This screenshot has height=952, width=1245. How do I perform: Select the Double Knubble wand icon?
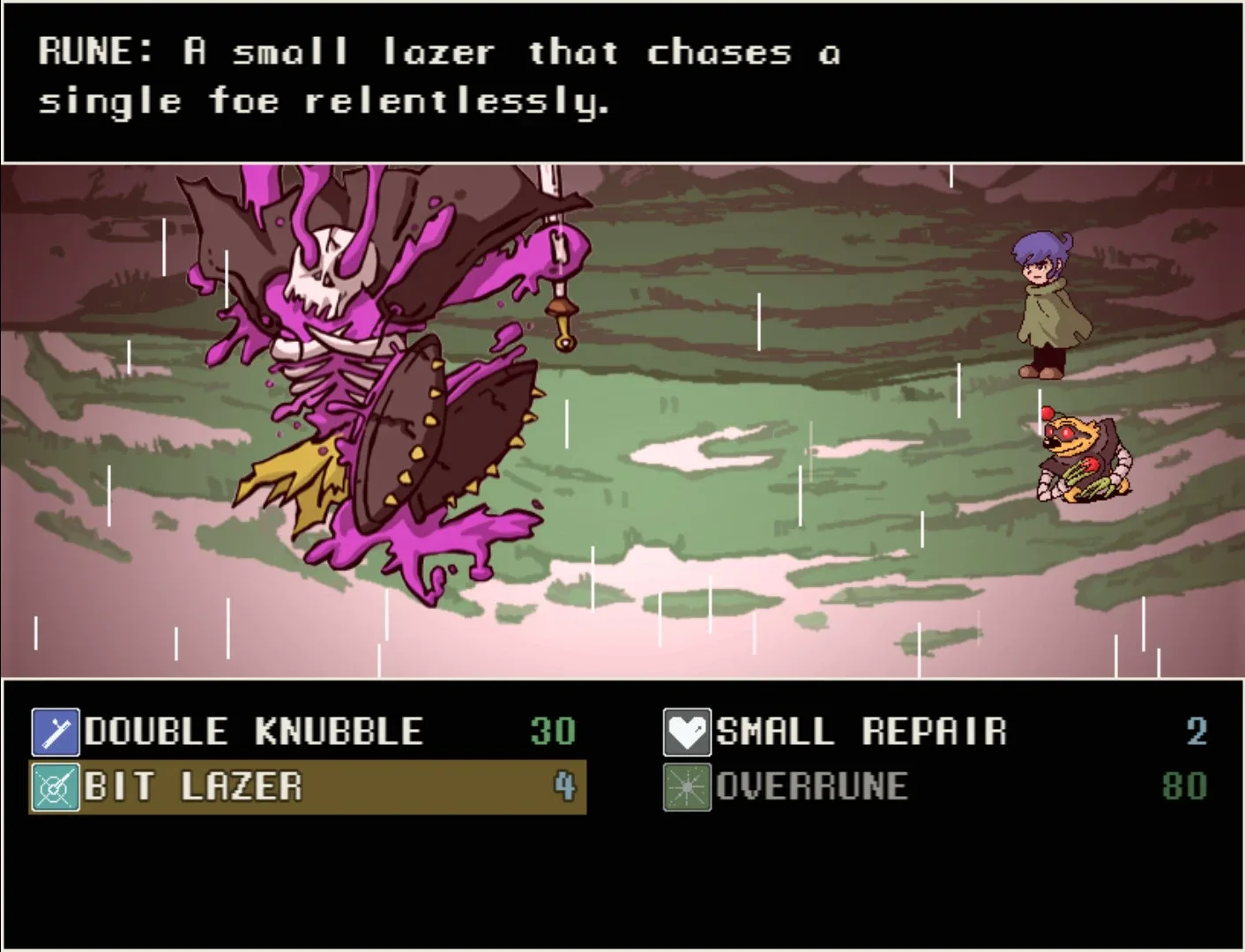click(55, 732)
